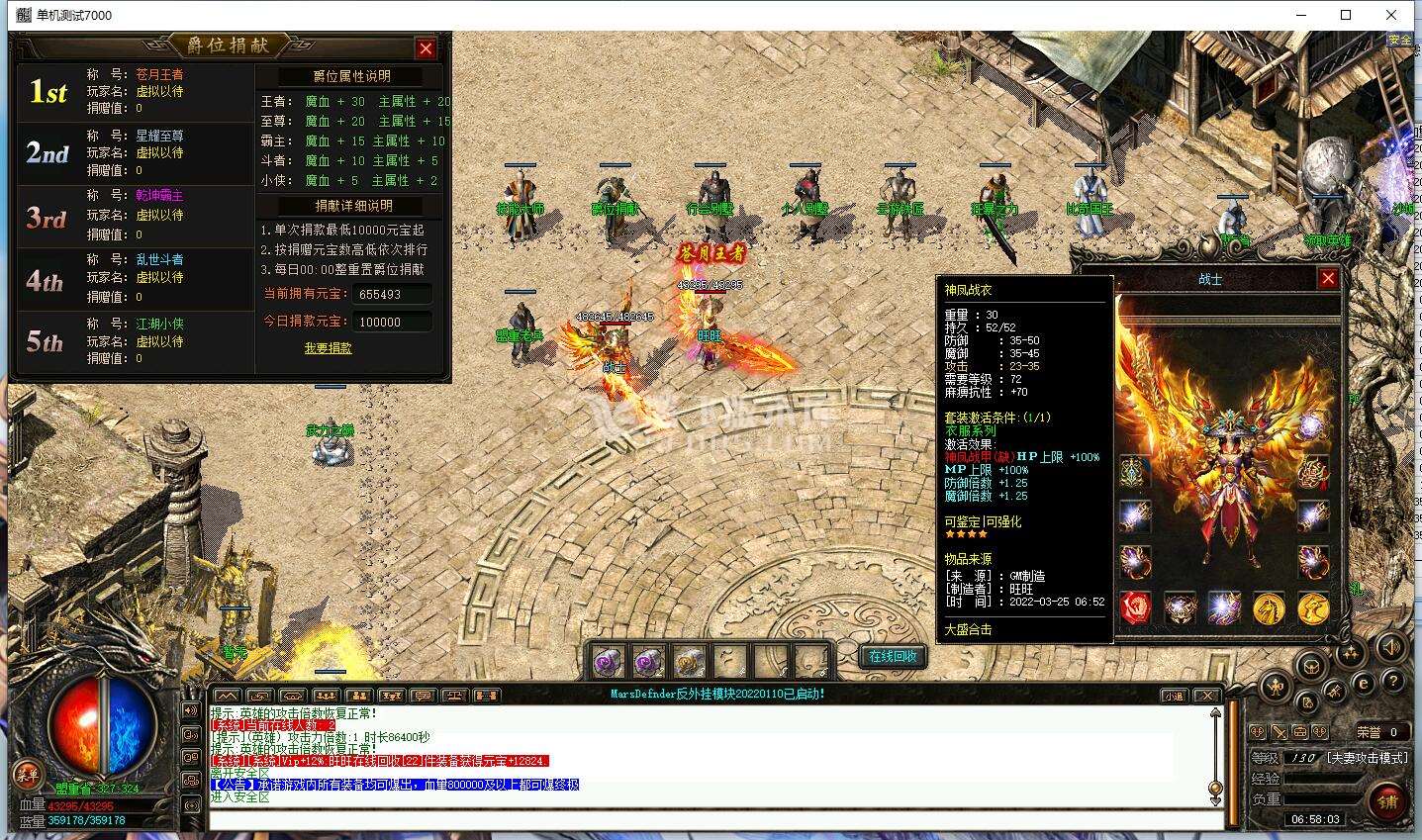Use the first purple scroll hotbar slot
Screen dimensions: 1422x840
pyautogui.click(x=607, y=660)
